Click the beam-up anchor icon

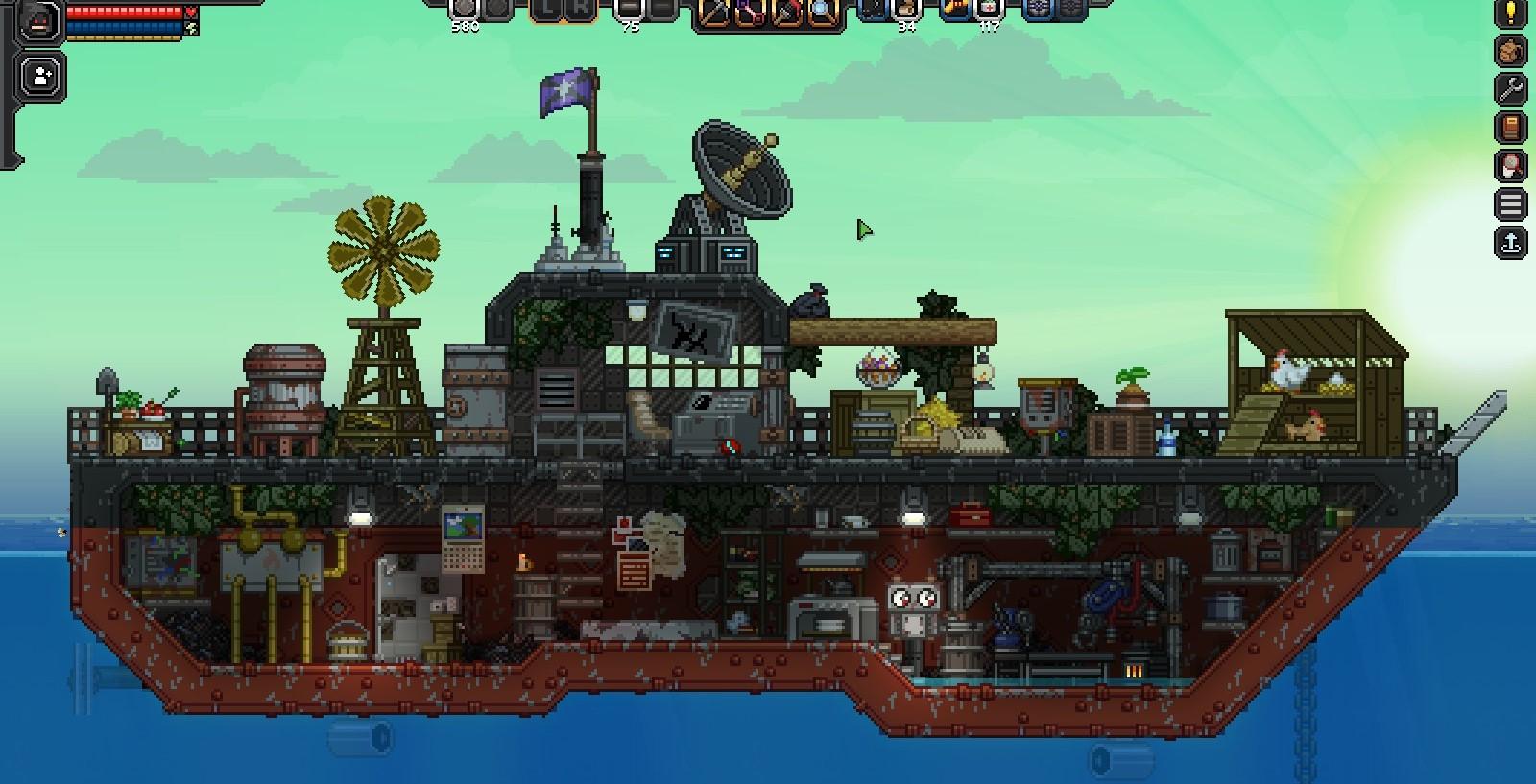tap(1511, 238)
